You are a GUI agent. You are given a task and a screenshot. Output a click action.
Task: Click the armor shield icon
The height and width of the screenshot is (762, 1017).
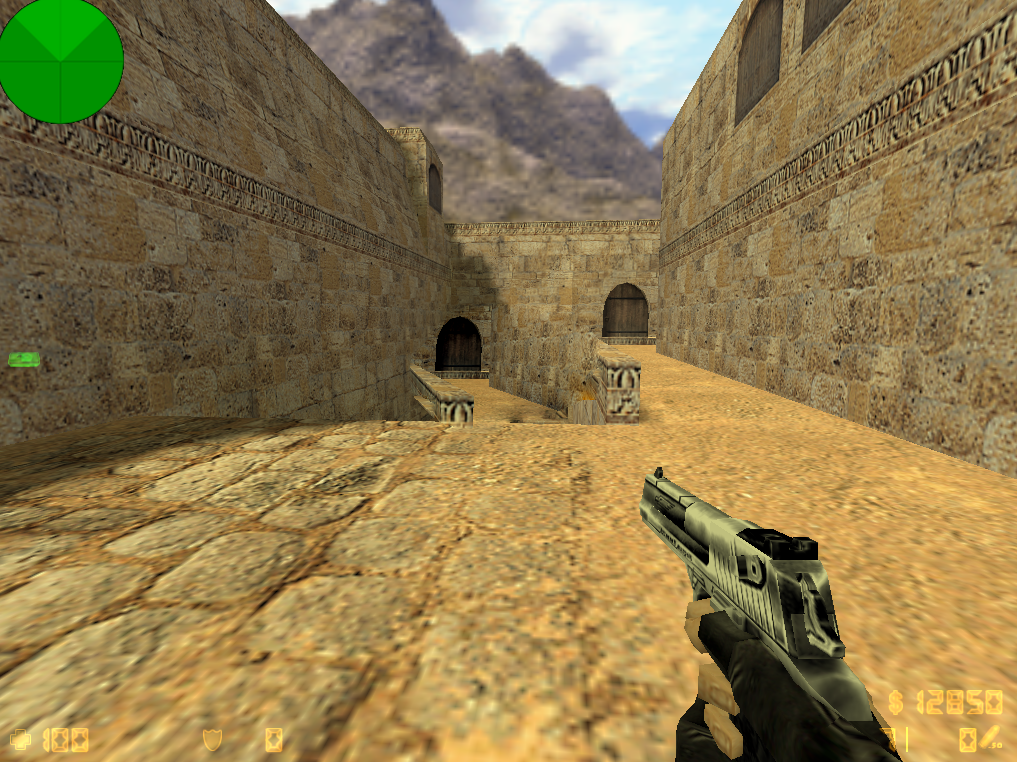pyautogui.click(x=212, y=740)
